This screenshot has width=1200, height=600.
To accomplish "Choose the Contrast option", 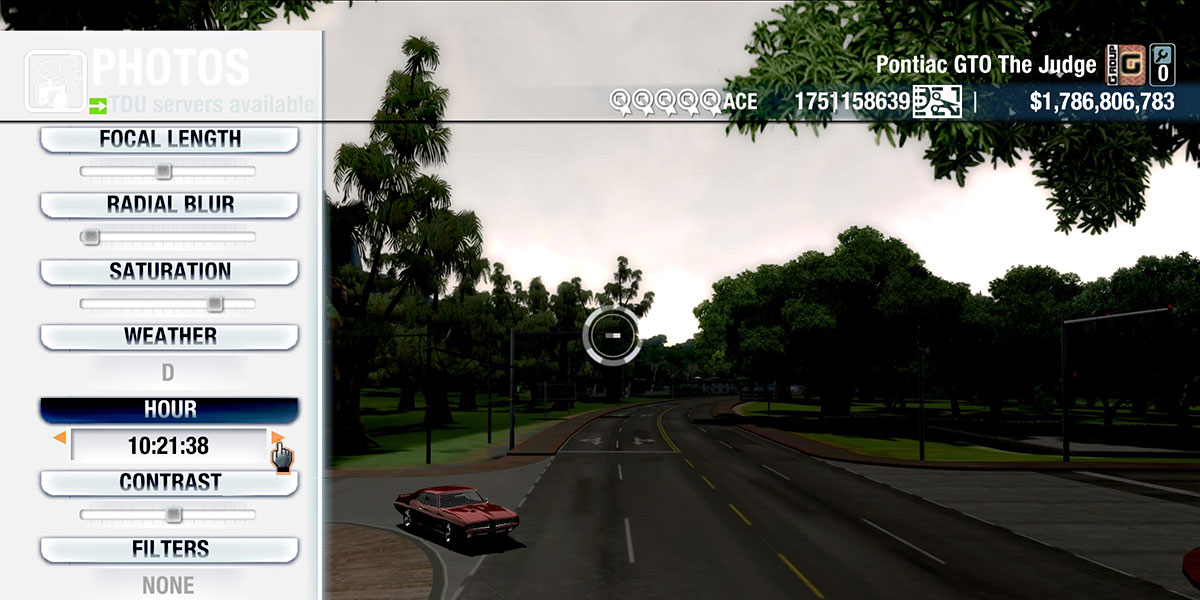I will [x=169, y=482].
